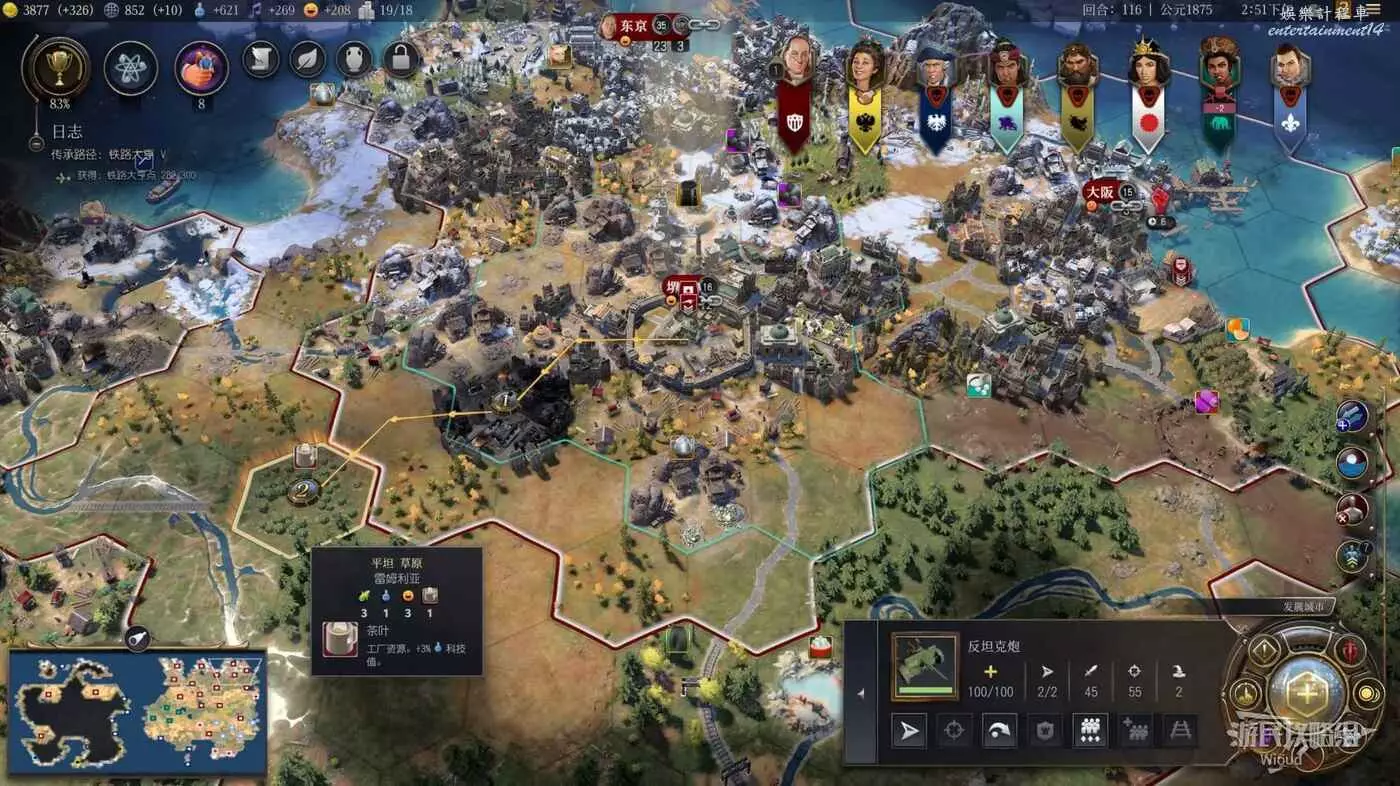This screenshot has height=786, width=1400.
Task: Open the scroll policies icon
Action: 261,59
